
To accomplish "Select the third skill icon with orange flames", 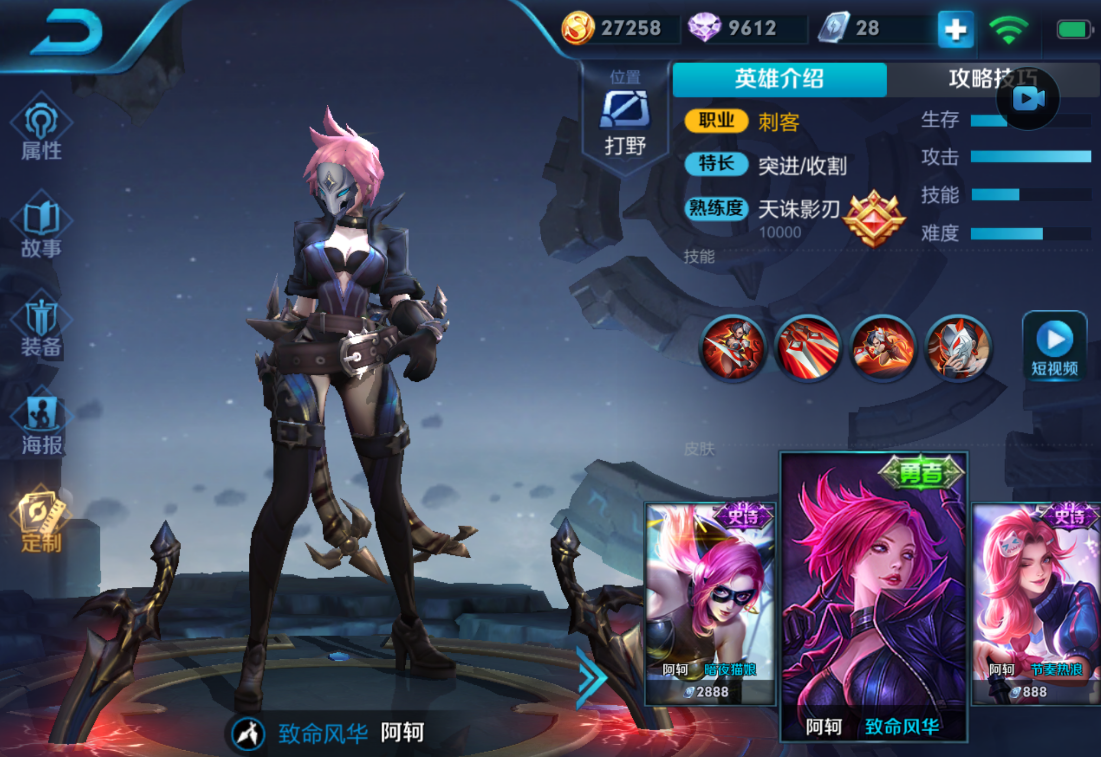I will (x=883, y=347).
